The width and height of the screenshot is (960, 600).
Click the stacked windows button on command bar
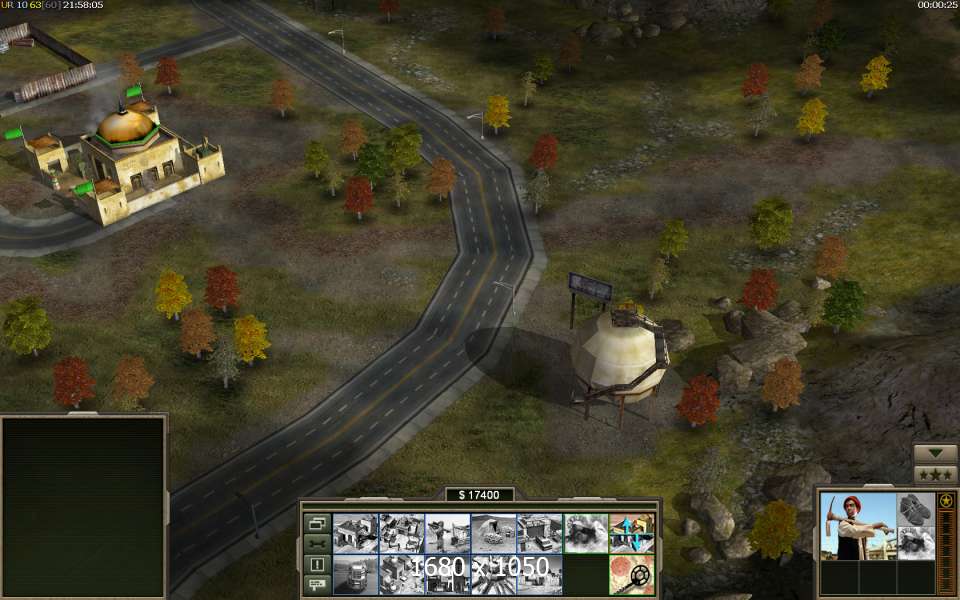coord(317,523)
